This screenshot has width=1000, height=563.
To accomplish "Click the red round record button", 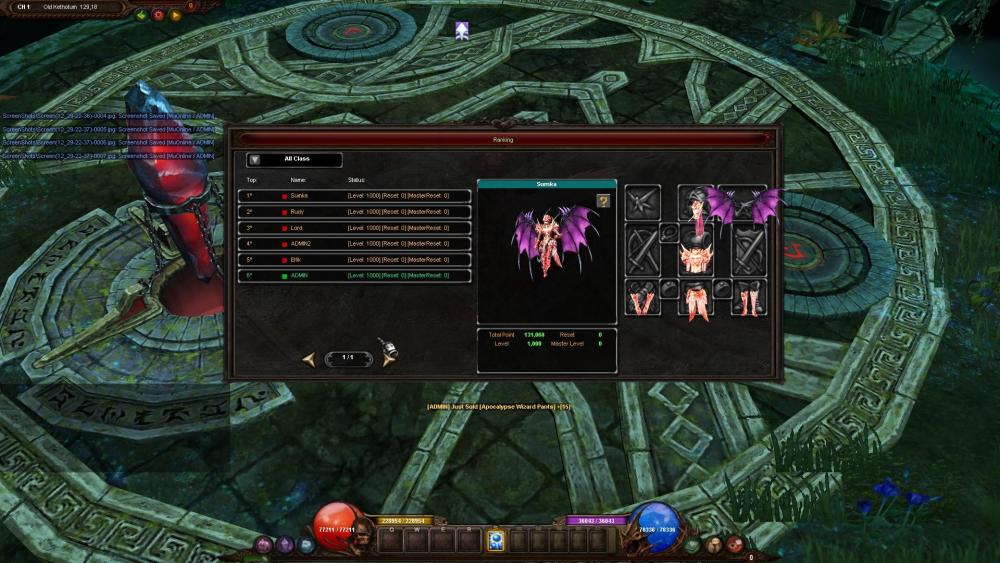I will [158, 16].
